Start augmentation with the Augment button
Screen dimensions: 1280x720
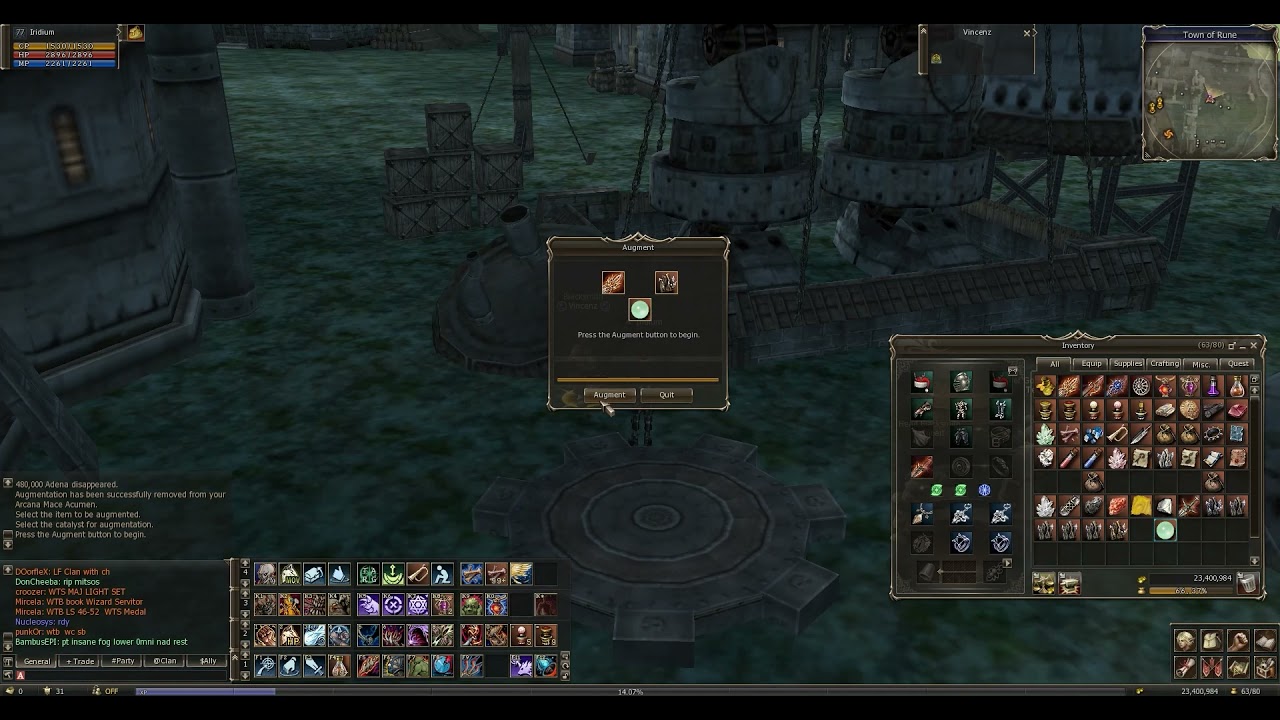tap(609, 395)
